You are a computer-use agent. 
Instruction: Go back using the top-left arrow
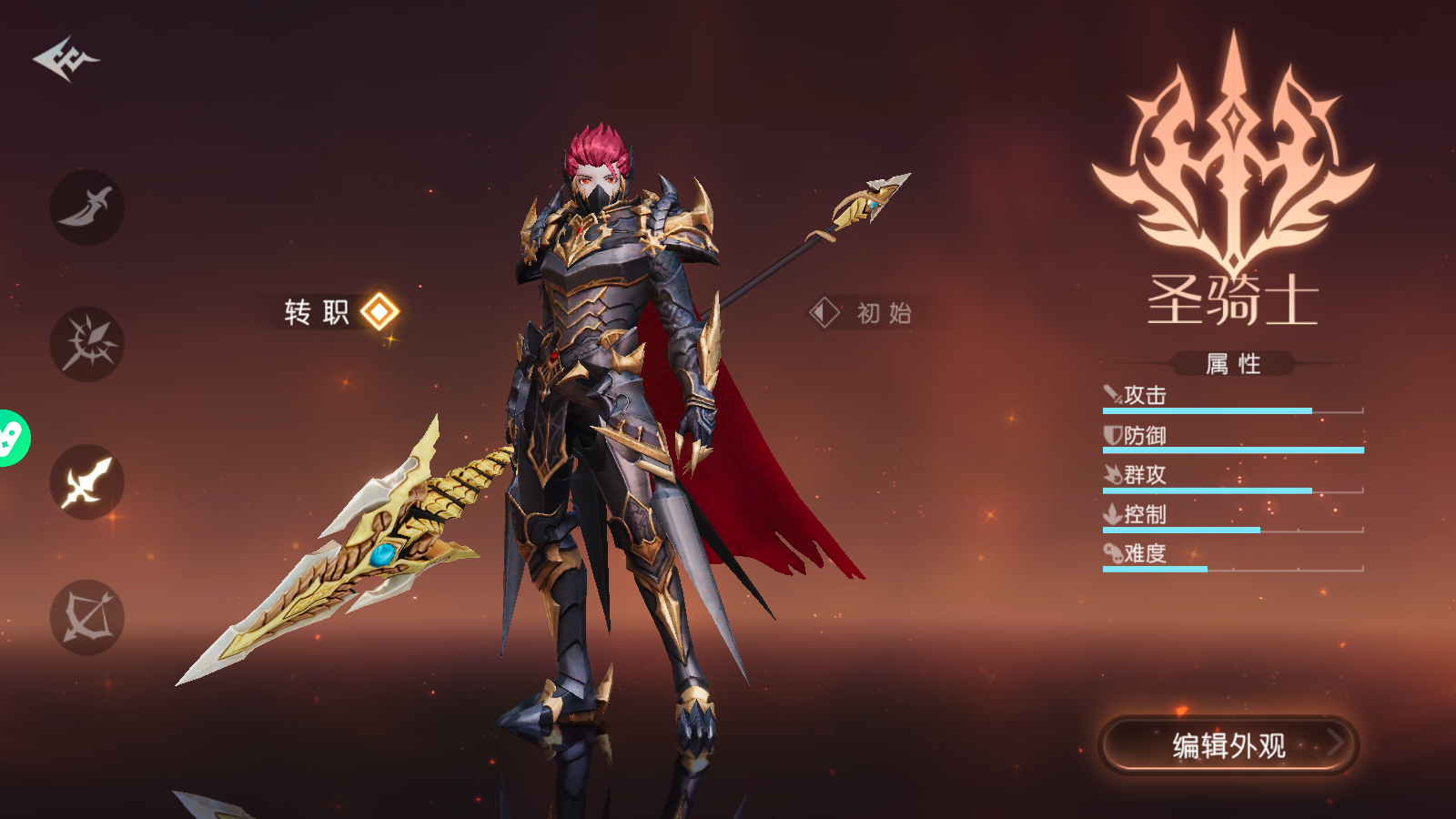(x=66, y=59)
